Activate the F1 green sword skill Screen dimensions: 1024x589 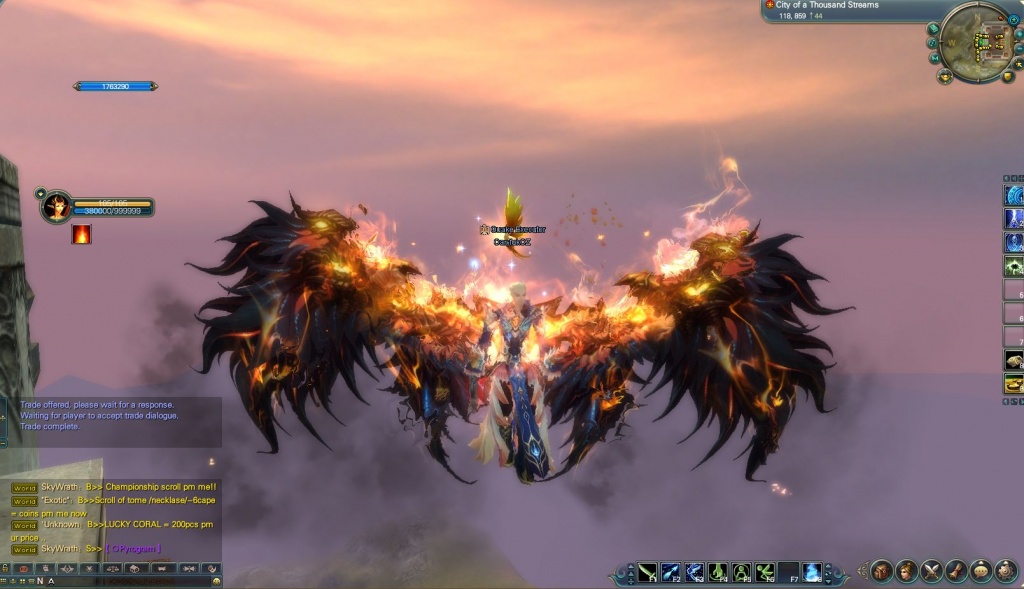pos(647,572)
